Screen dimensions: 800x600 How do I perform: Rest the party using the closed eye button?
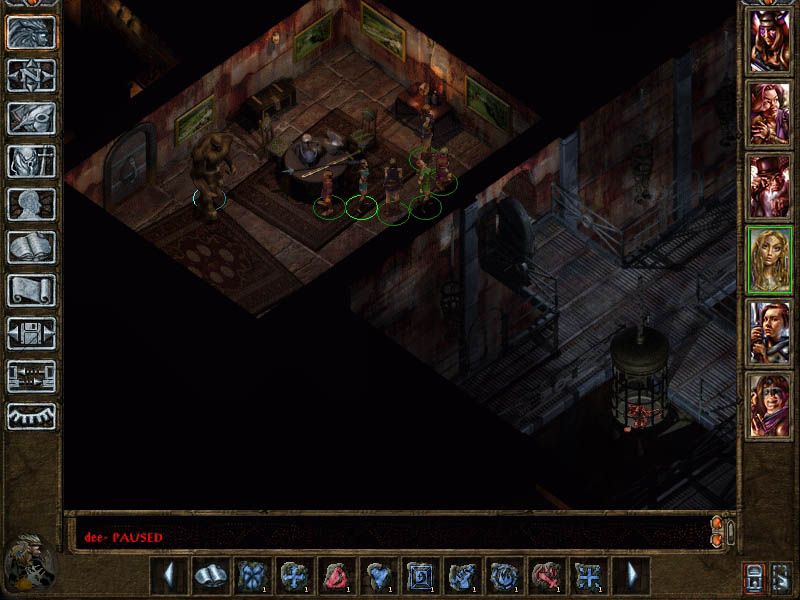[31, 416]
